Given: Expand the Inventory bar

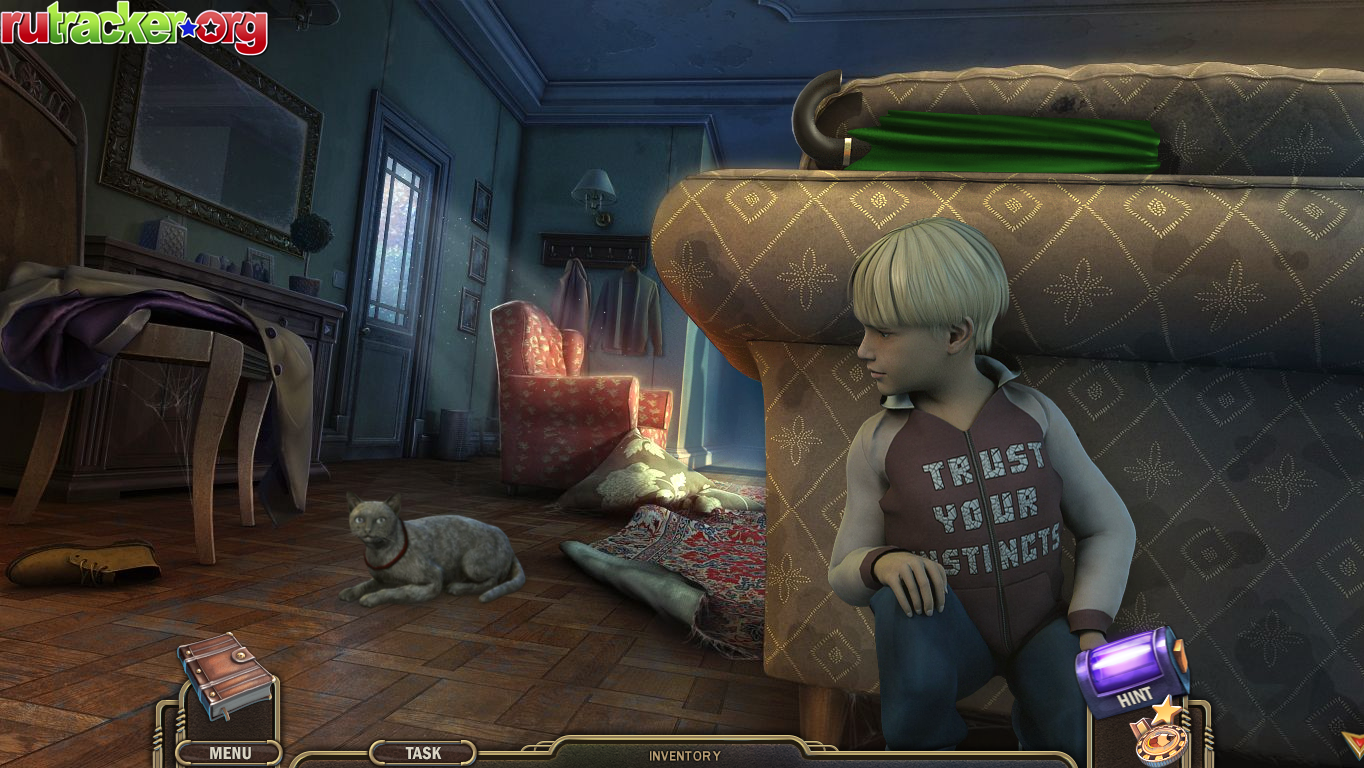Looking at the screenshot, I should pyautogui.click(x=684, y=756).
